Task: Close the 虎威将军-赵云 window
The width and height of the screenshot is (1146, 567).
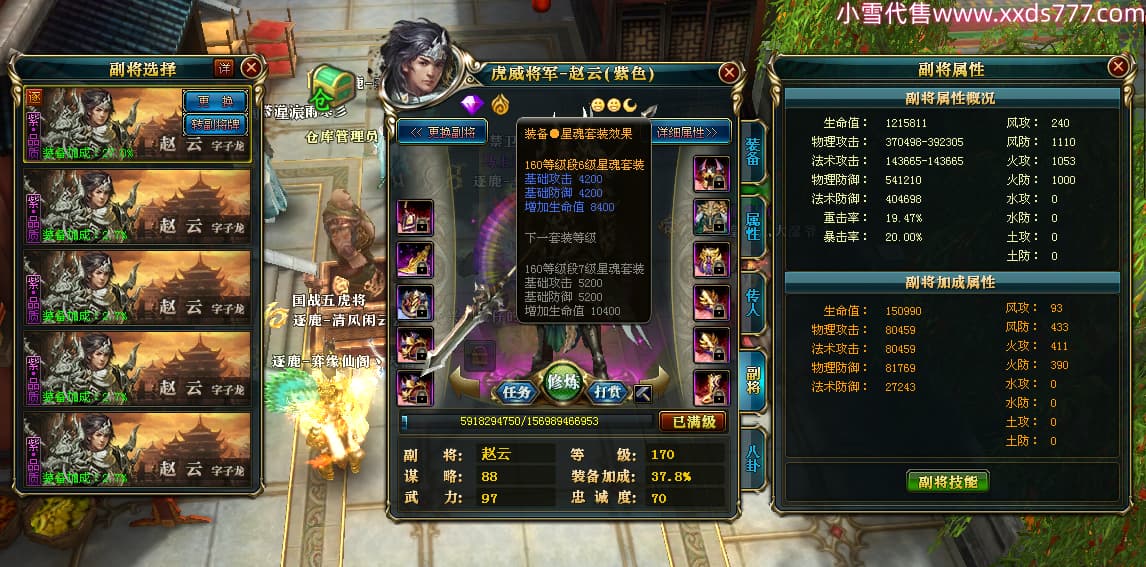Action: pos(730,73)
